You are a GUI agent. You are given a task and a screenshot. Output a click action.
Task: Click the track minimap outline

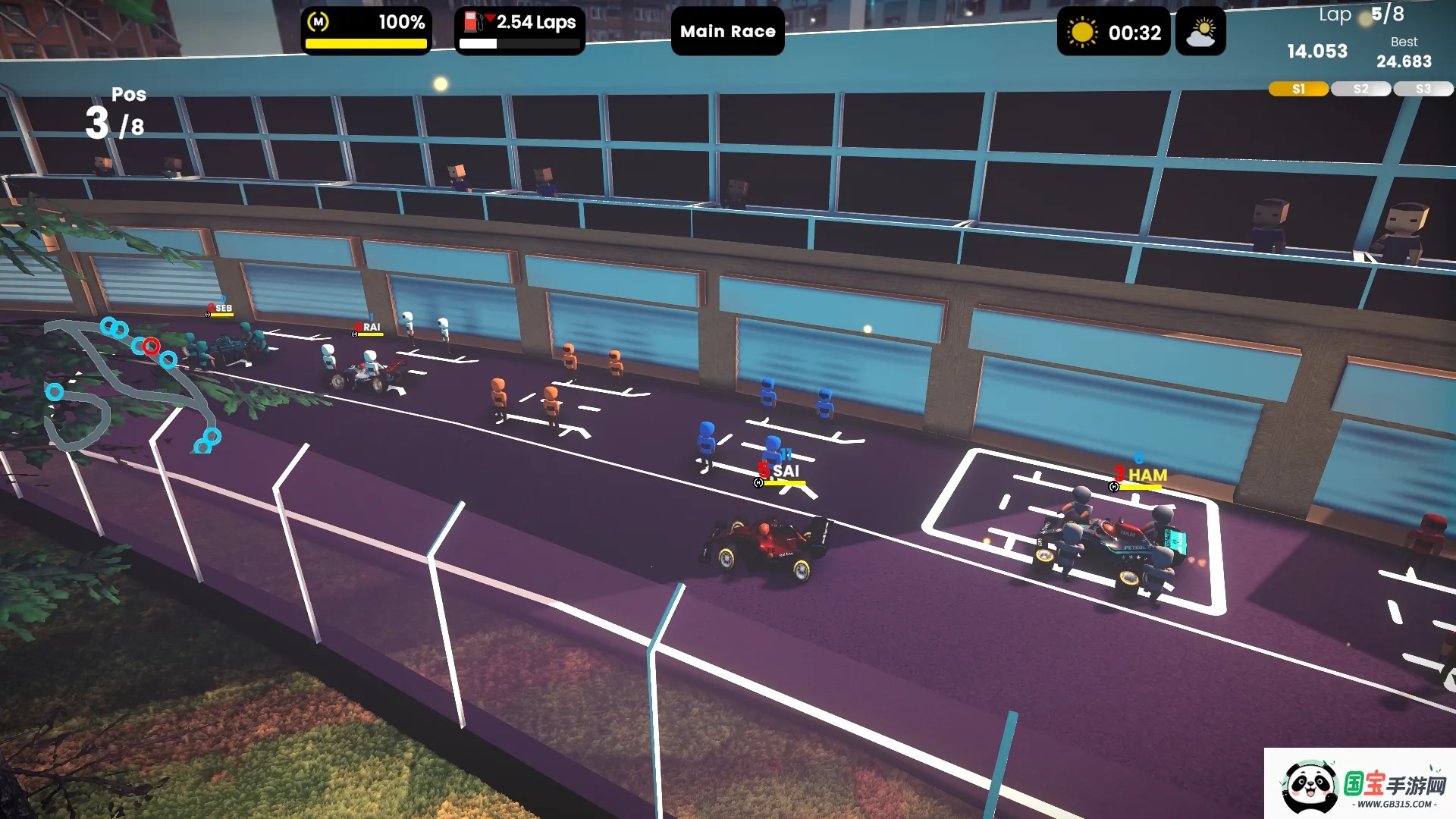point(83,409)
